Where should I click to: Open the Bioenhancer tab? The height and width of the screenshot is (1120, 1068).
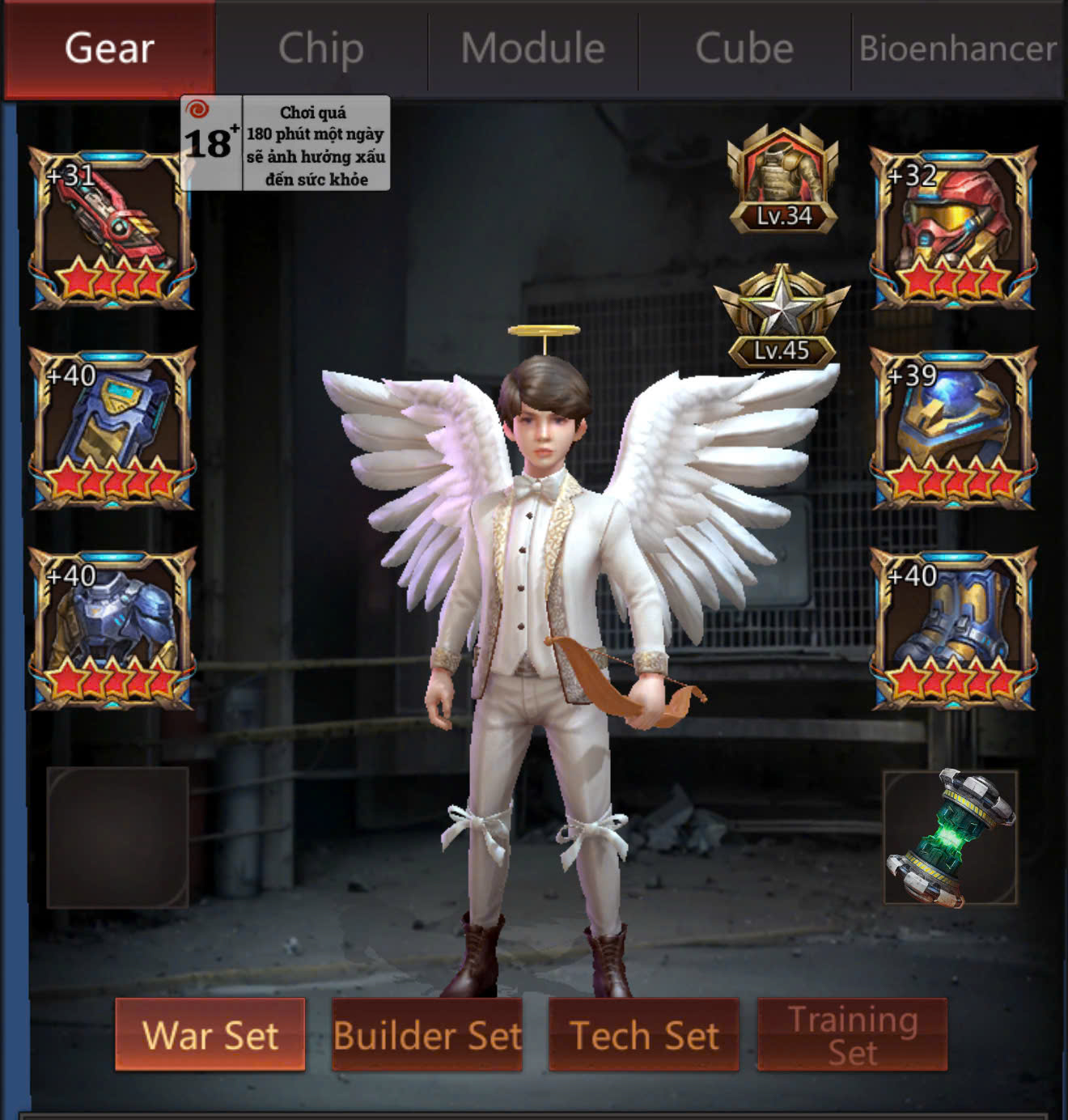pos(958,49)
